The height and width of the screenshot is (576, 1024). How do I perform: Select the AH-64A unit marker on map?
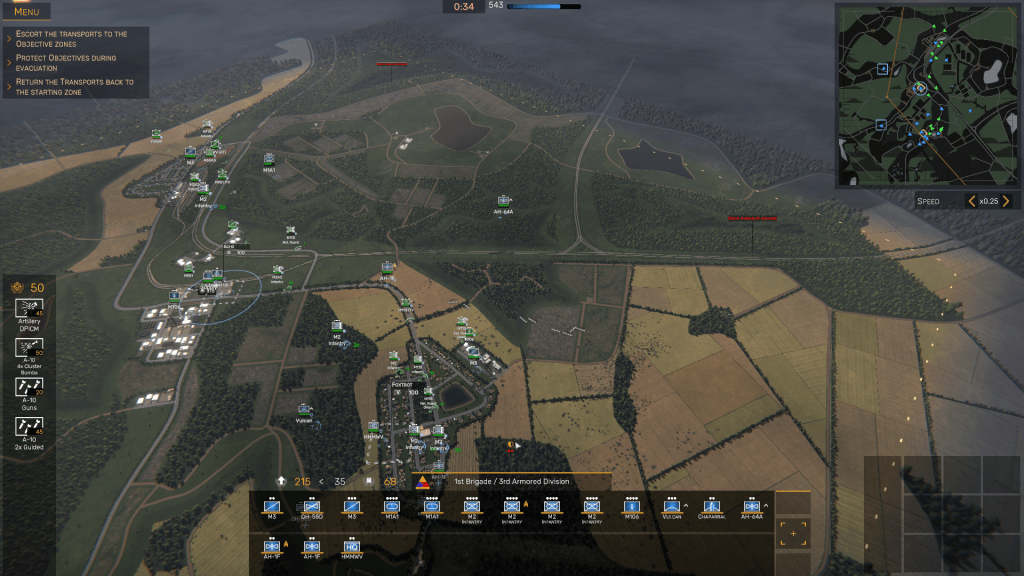click(x=503, y=201)
